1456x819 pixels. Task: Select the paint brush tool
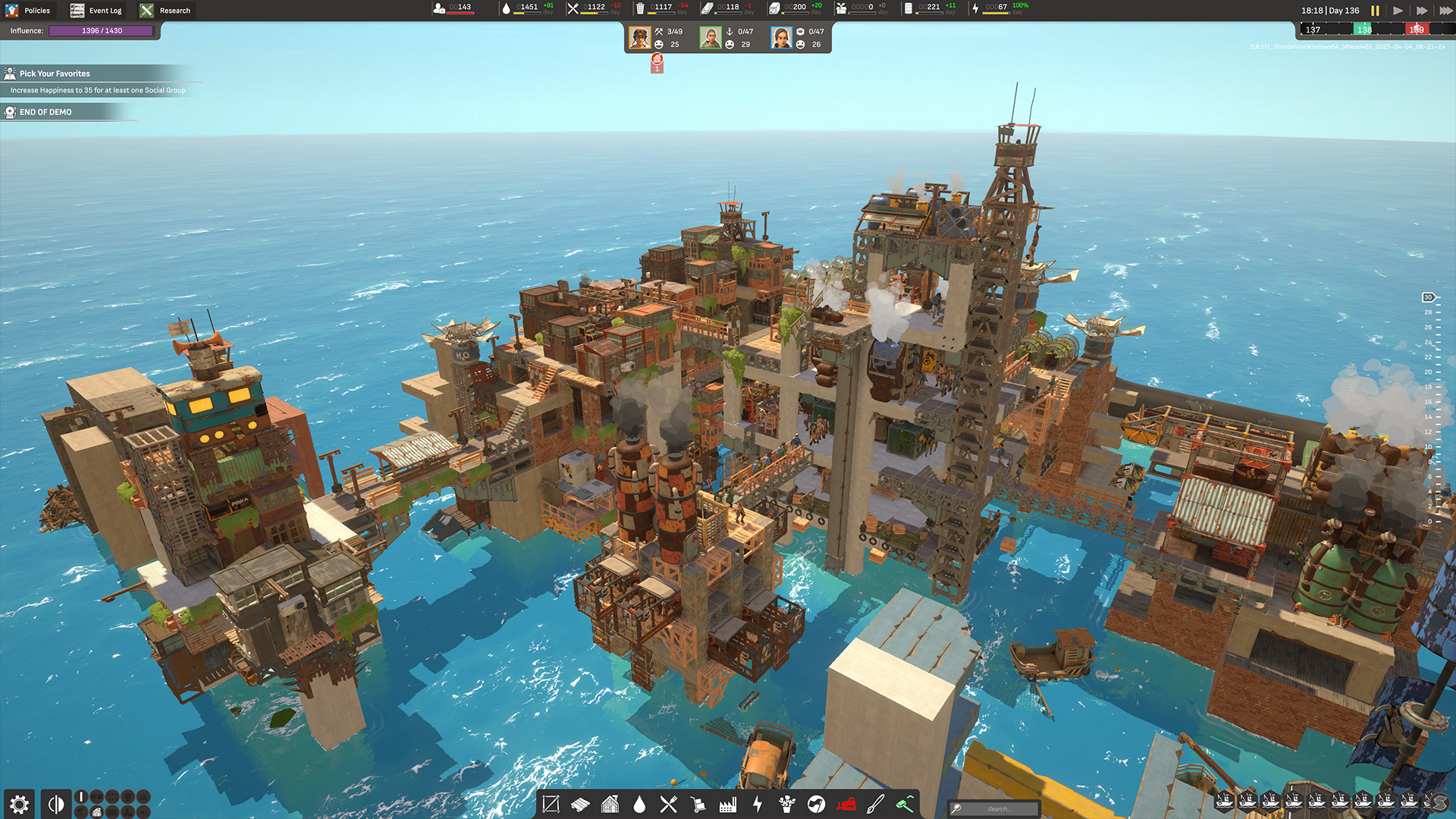click(877, 805)
